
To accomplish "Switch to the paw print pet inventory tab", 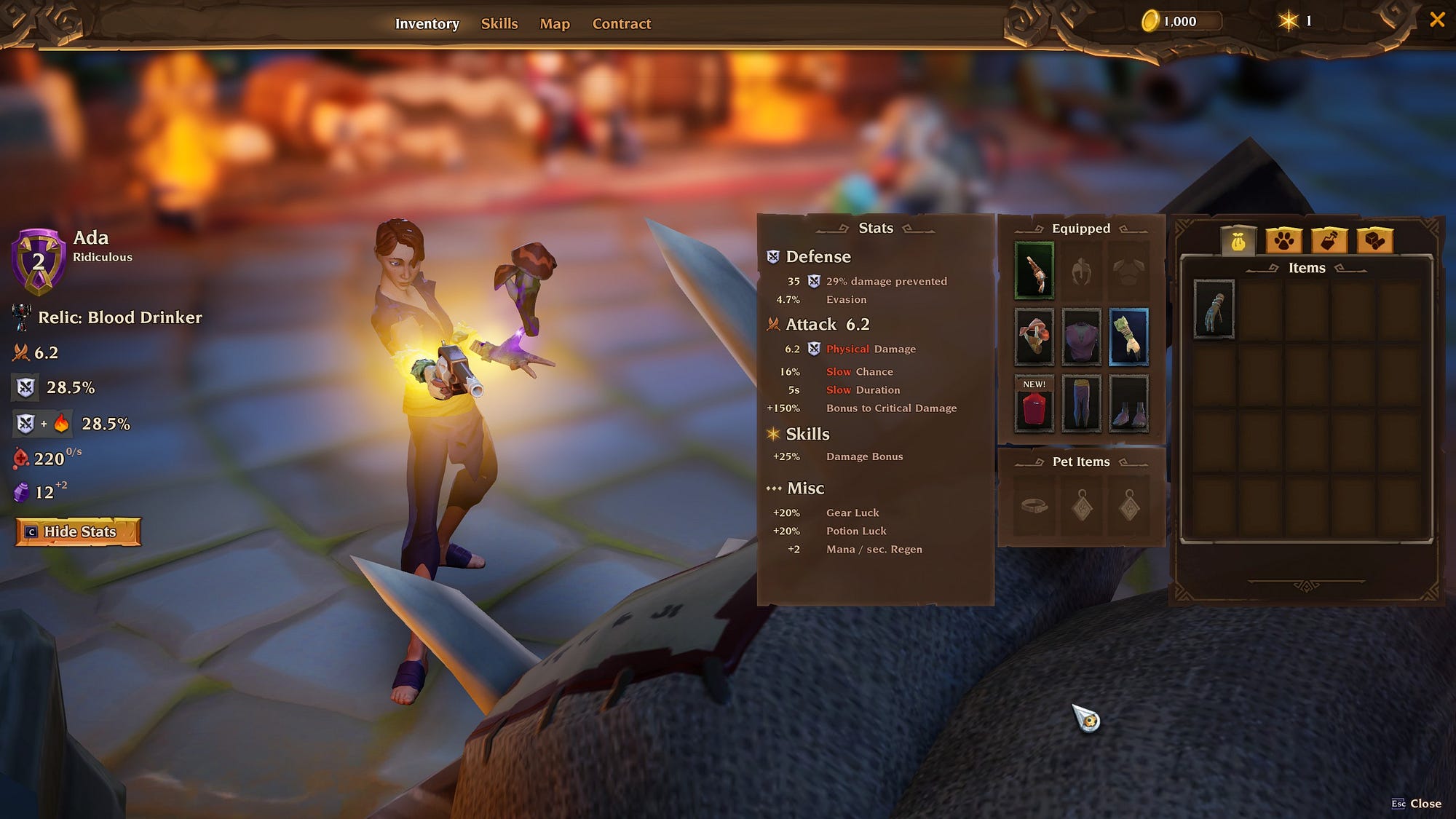I will coord(1283,240).
